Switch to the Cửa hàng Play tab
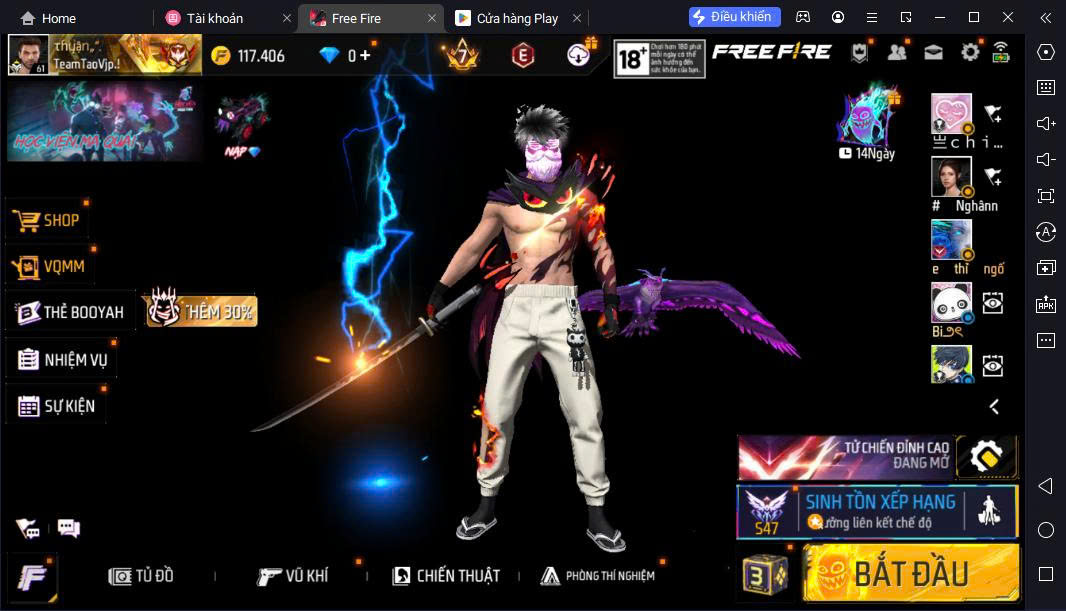This screenshot has width=1066, height=611. [516, 18]
